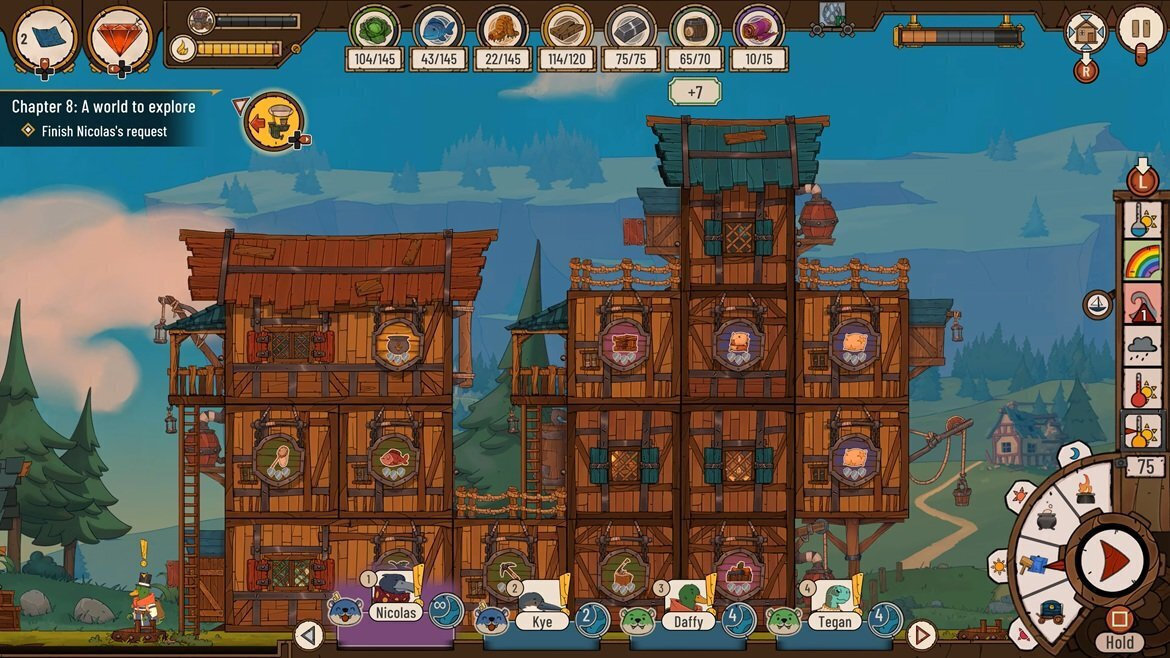Click the blue fish resource icon
Viewport: 1170px width, 658px height.
[439, 28]
